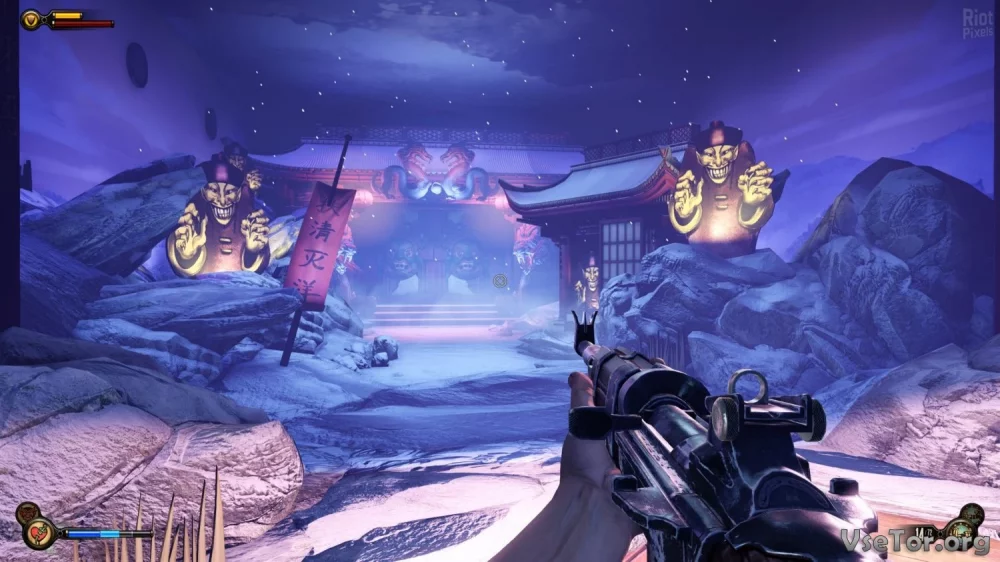Image resolution: width=1000 pixels, height=562 pixels.
Task: Click the gold shield emblem icon
Action: 31,19
